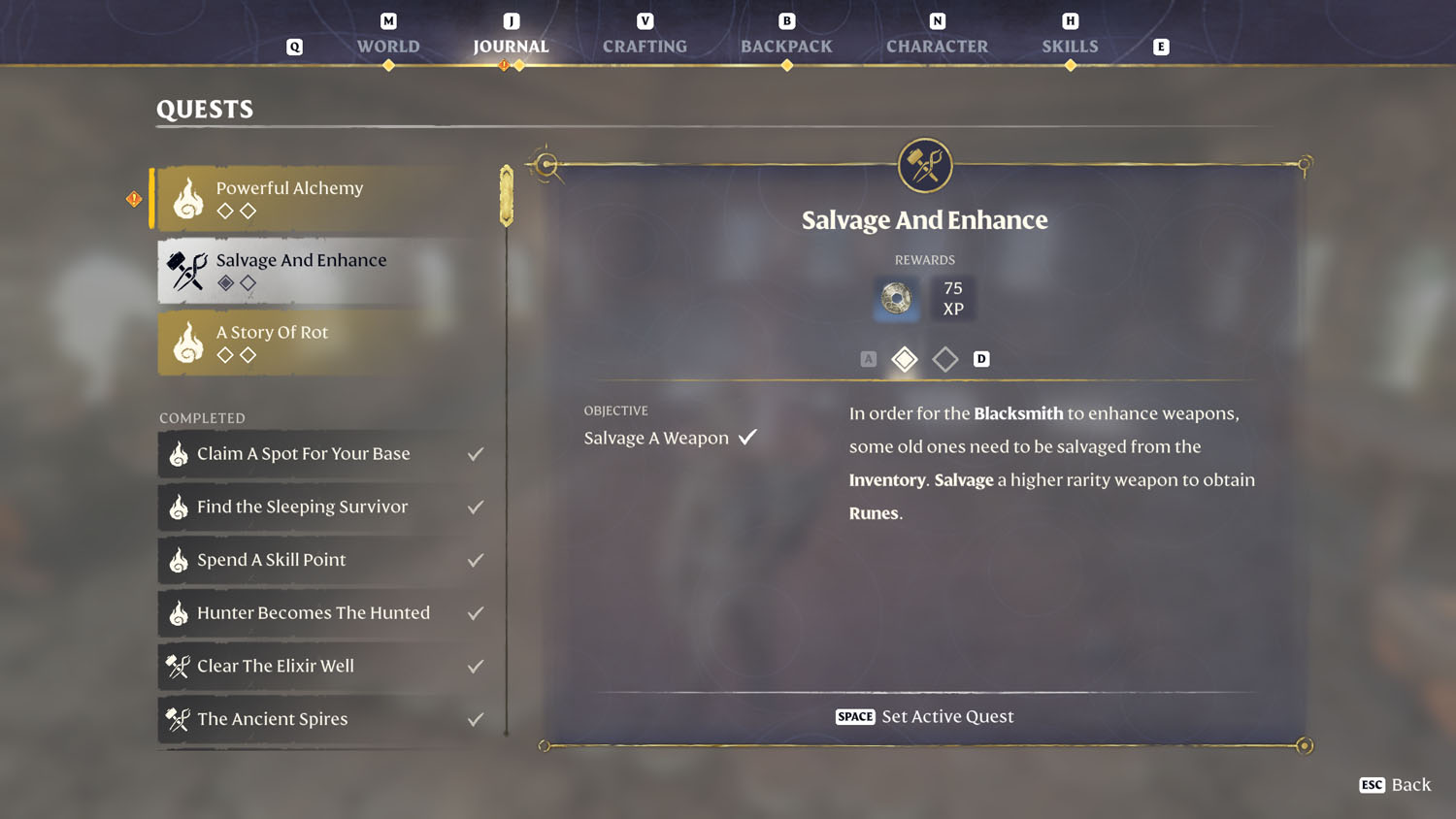Image resolution: width=1456 pixels, height=819 pixels.
Task: Switch to the CRAFTING tab
Action: click(645, 46)
